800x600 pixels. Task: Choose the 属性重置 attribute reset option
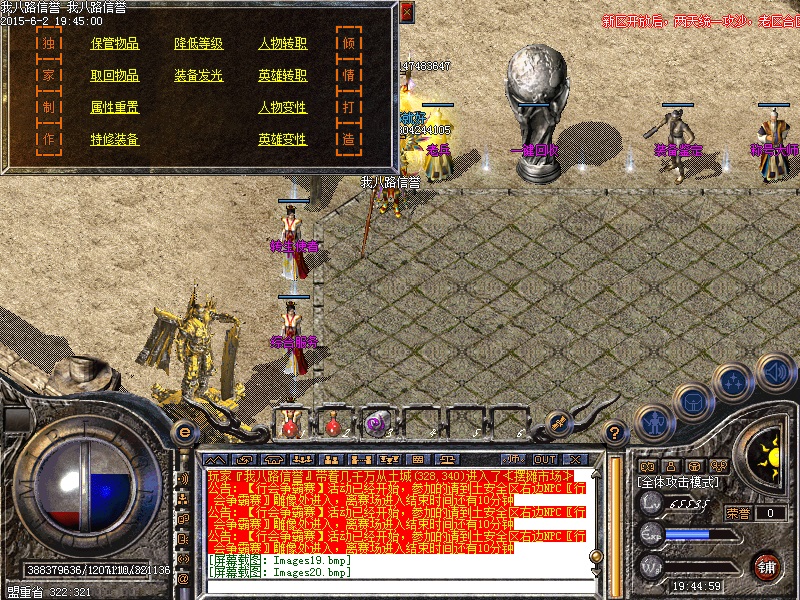115,108
